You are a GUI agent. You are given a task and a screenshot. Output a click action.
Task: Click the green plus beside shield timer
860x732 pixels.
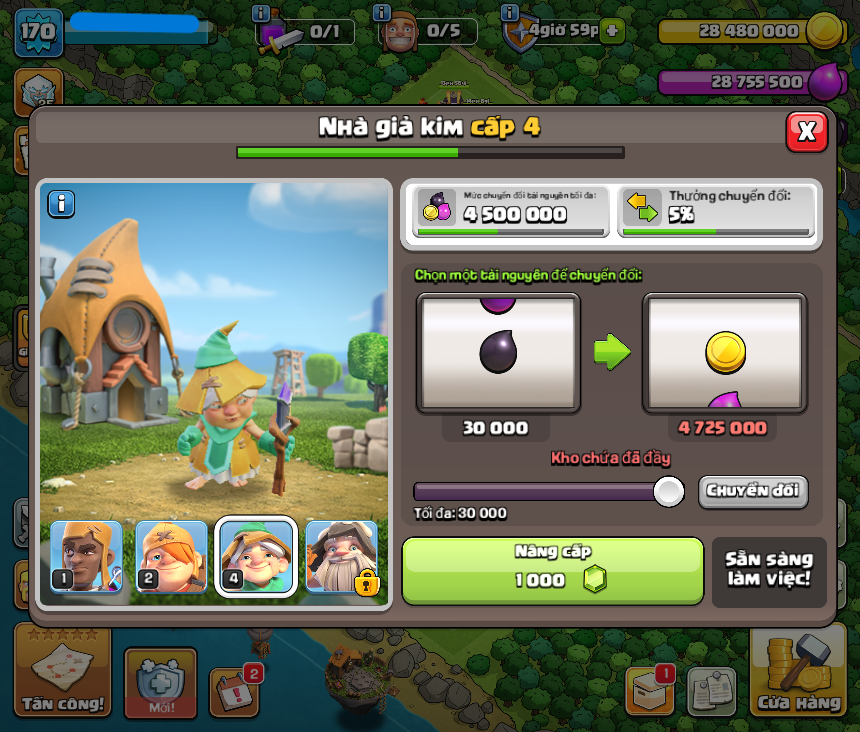pyautogui.click(x=613, y=30)
